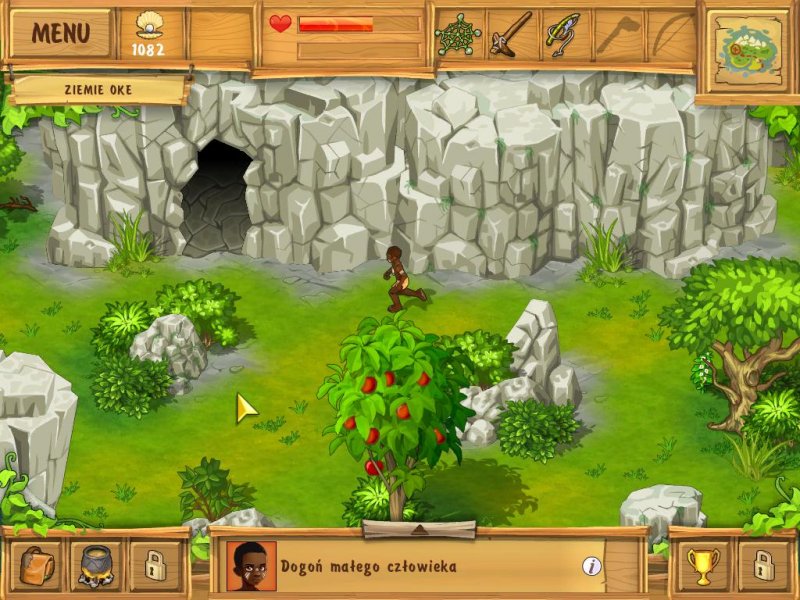800x600 pixels.
Task: Open the cooking pot crafting
Action: (x=97, y=565)
